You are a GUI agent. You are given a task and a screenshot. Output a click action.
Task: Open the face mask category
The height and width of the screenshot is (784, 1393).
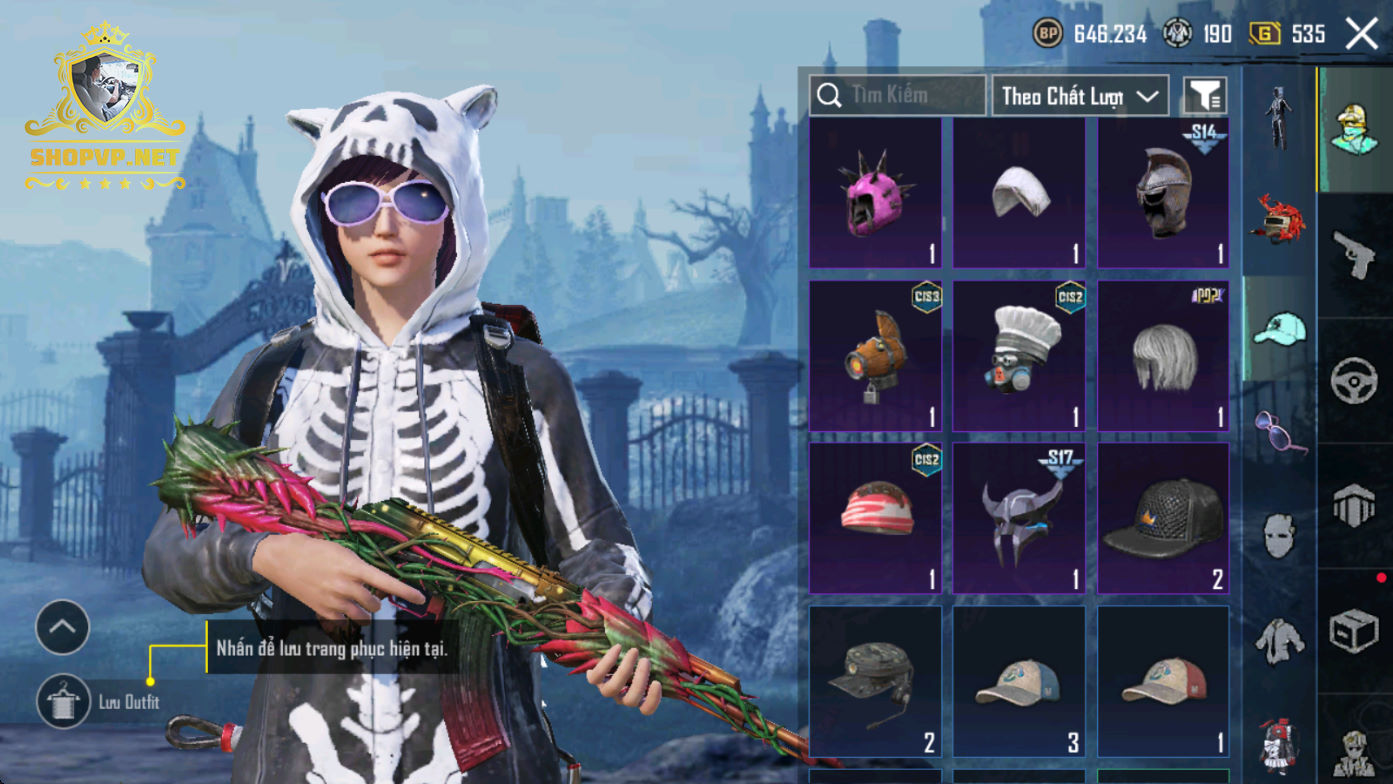(1280, 536)
